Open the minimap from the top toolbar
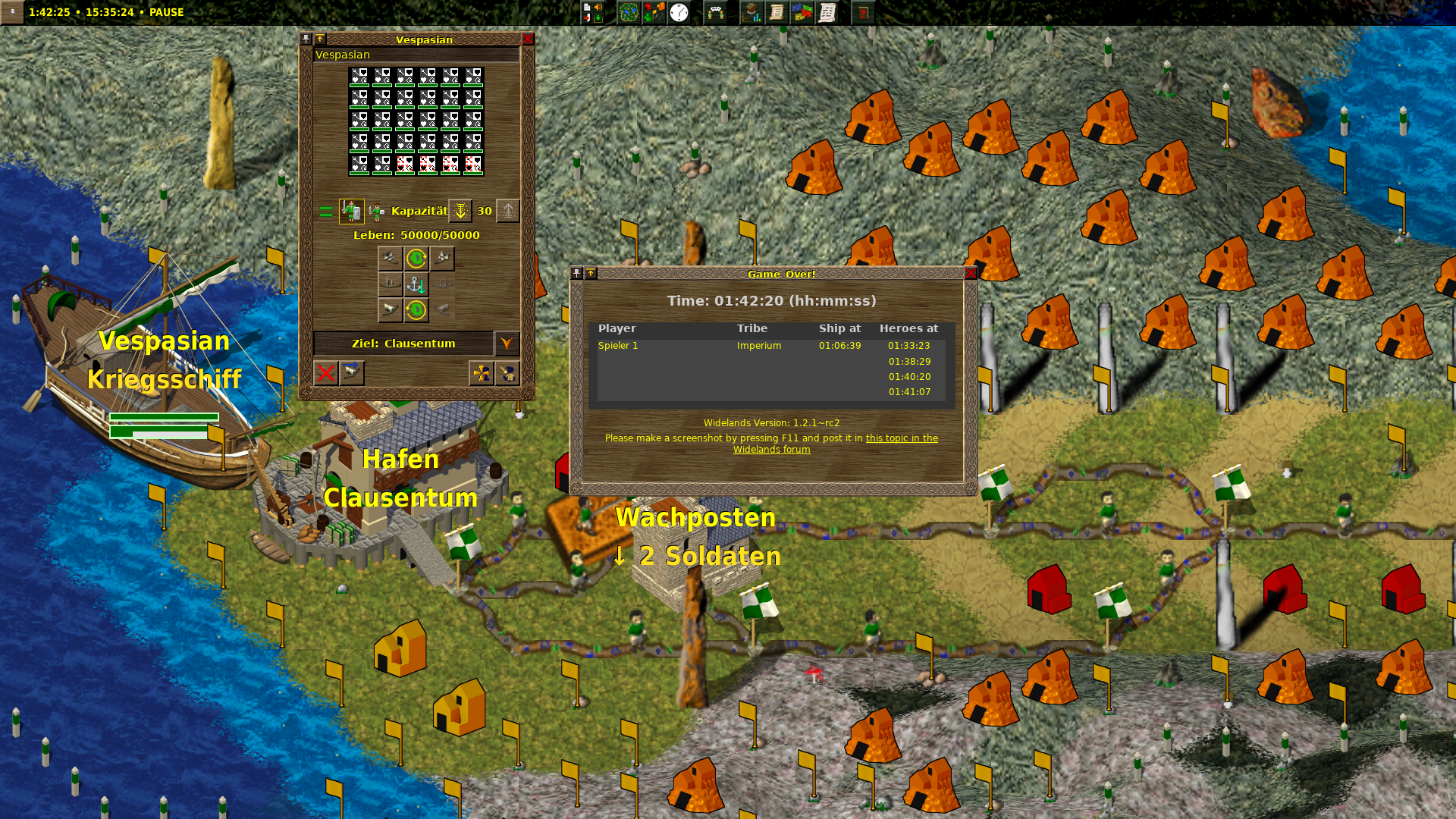This screenshot has height=819, width=1456. coord(628,12)
